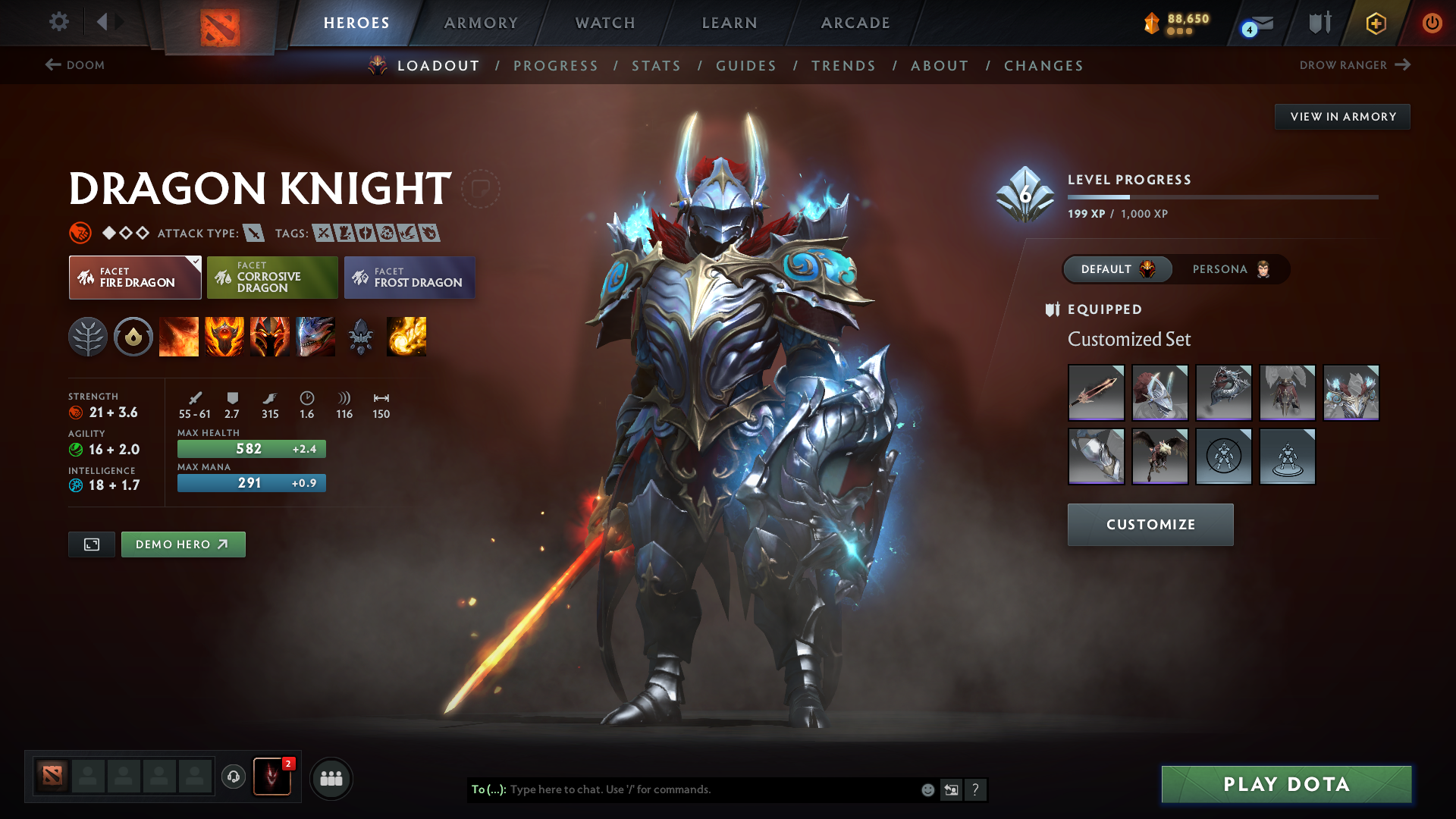Image resolution: width=1456 pixels, height=819 pixels.
Task: Switch to the STATS tab
Action: pyautogui.click(x=656, y=66)
